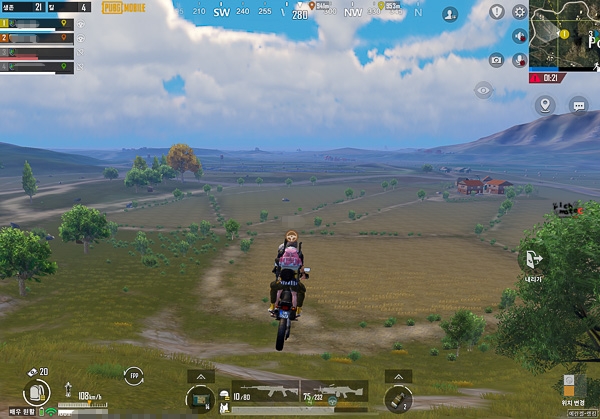Screen dimensions: 600x419
Task: Expand the healing items list arrow
Action: [201, 376]
